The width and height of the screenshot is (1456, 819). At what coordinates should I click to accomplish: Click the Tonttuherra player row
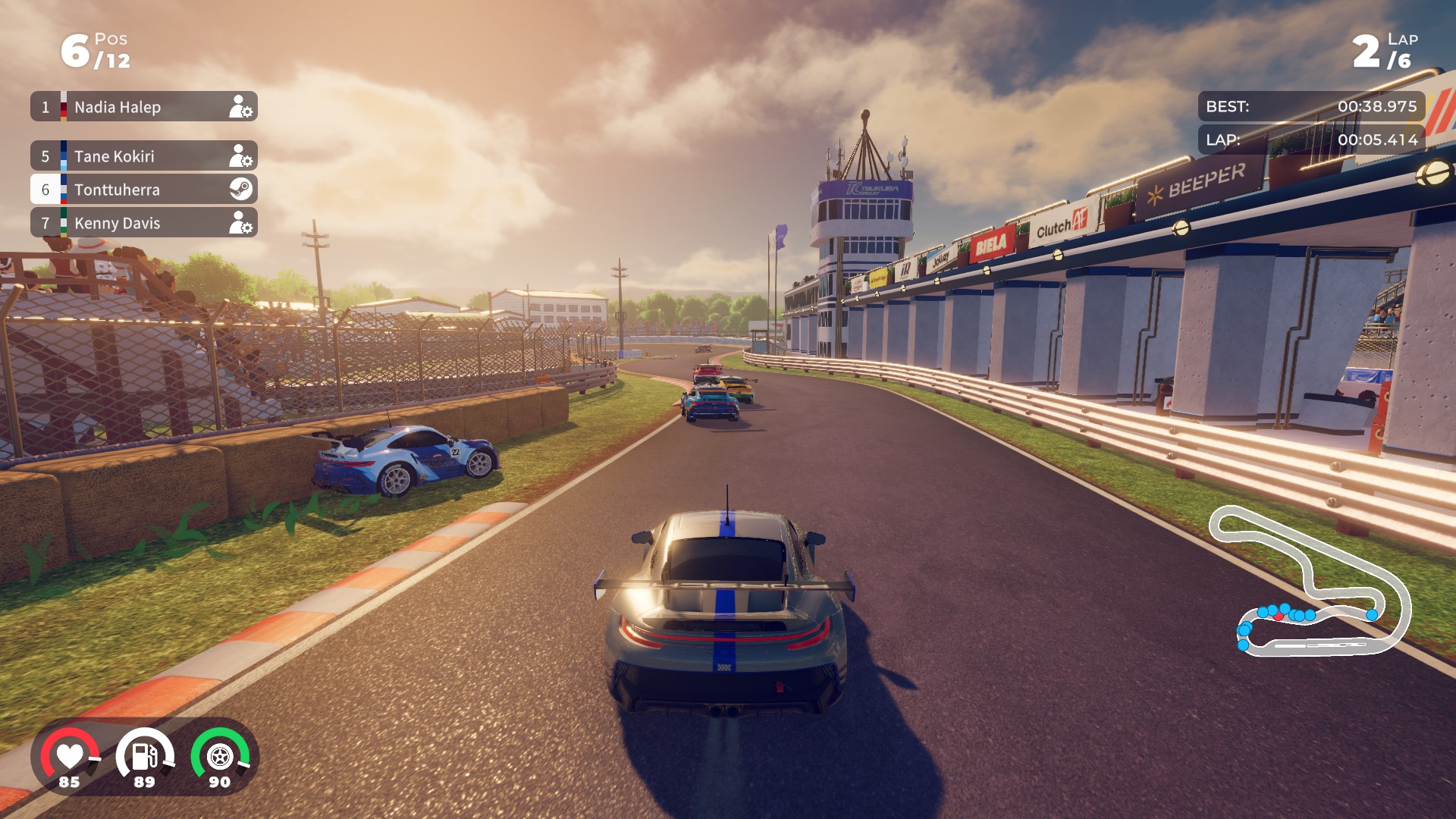tap(144, 190)
